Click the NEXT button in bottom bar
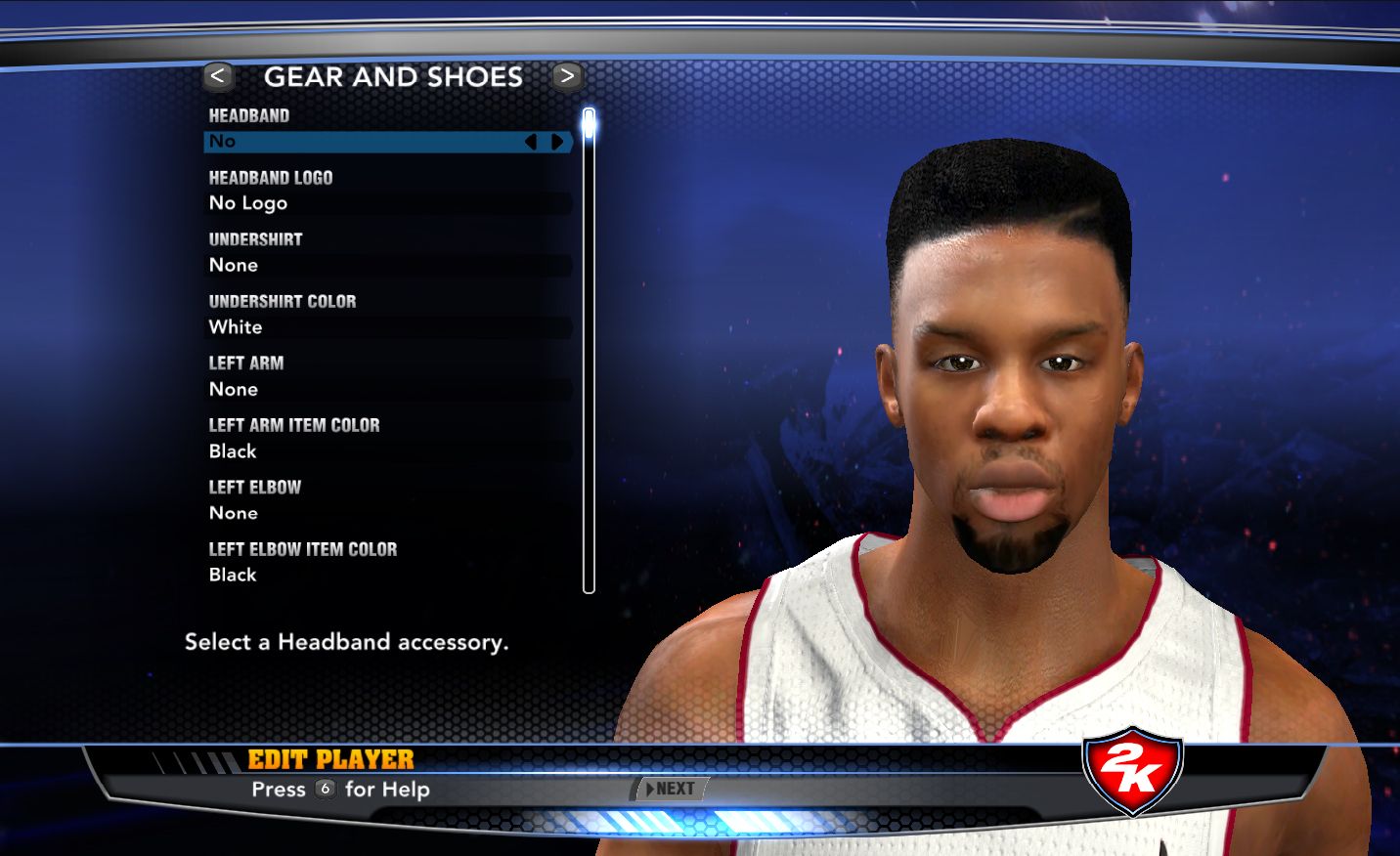The height and width of the screenshot is (856, 1400). pyautogui.click(x=672, y=789)
